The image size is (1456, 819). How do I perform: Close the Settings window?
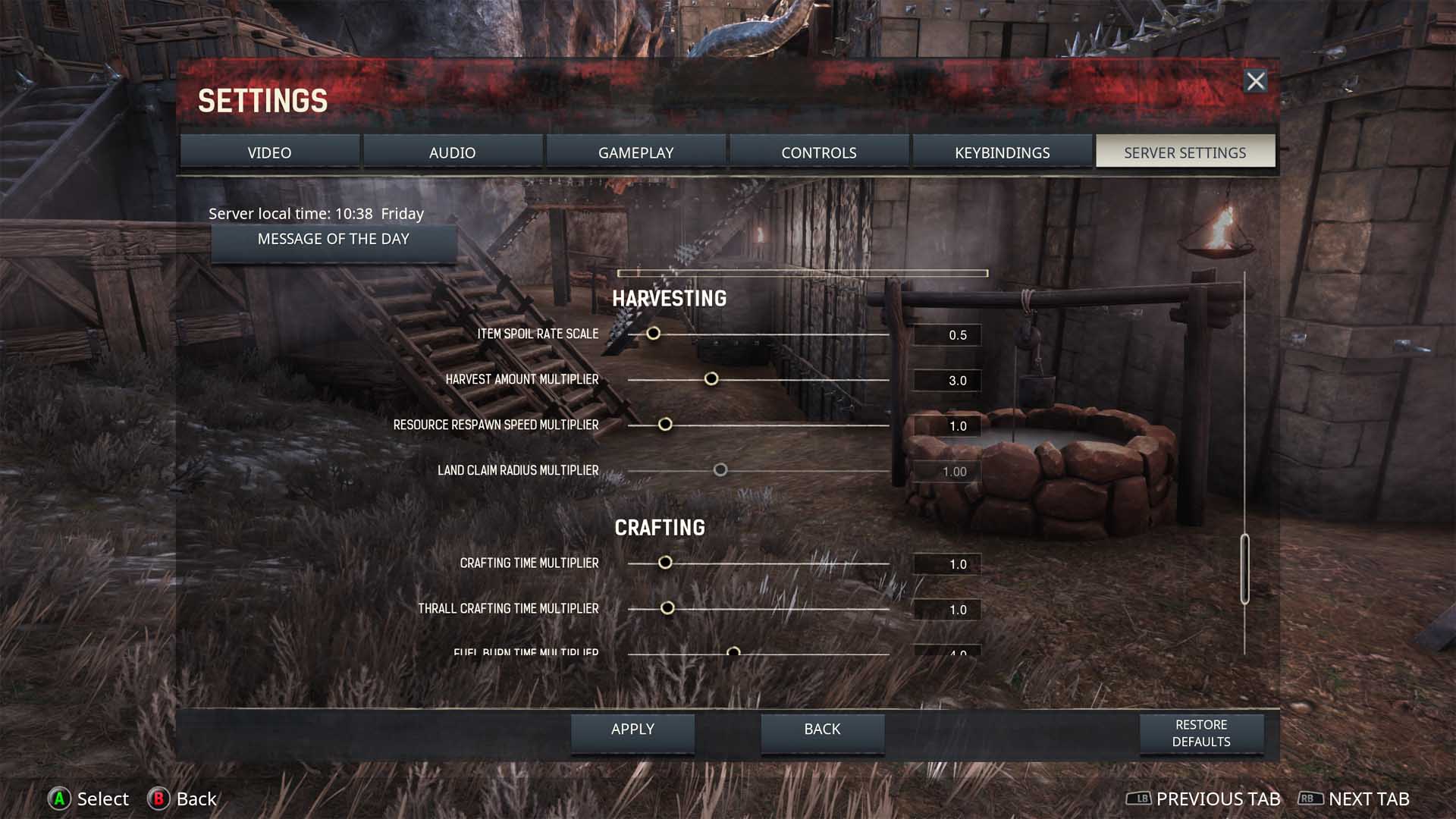pyautogui.click(x=1256, y=81)
